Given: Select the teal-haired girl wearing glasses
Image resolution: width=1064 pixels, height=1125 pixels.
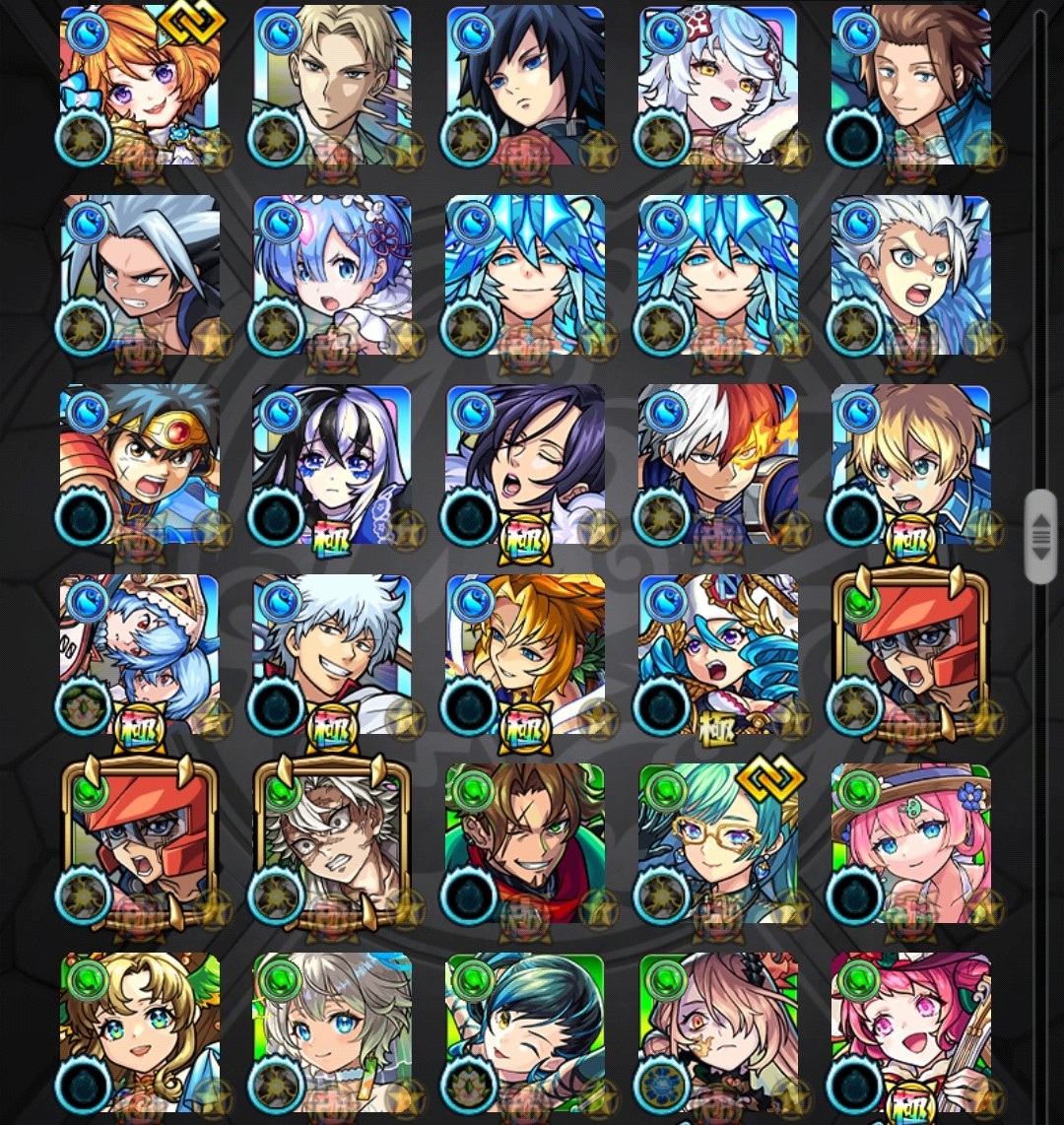Looking at the screenshot, I should (x=718, y=843).
